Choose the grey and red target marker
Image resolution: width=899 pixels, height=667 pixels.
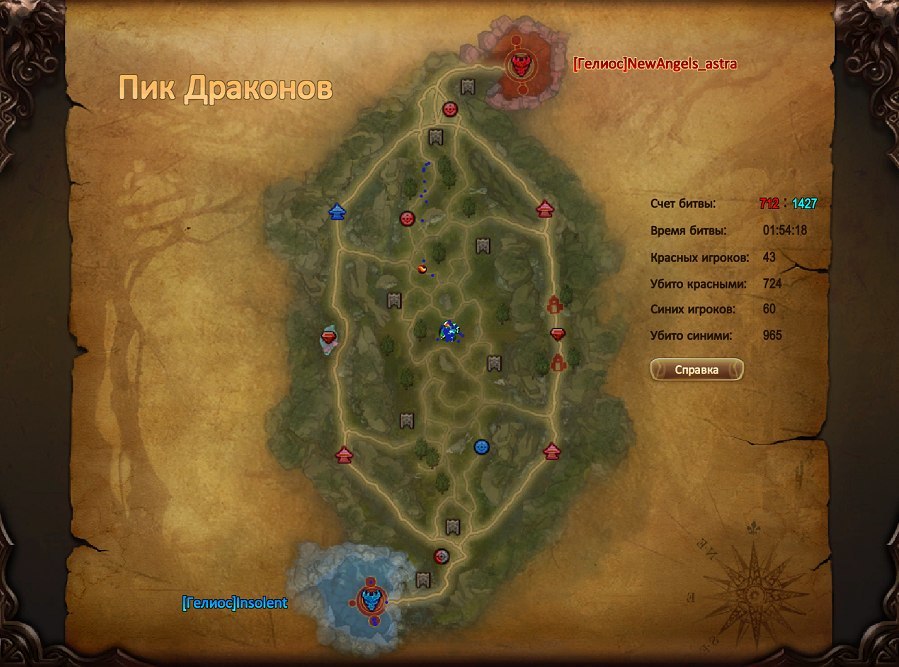pos(442,556)
